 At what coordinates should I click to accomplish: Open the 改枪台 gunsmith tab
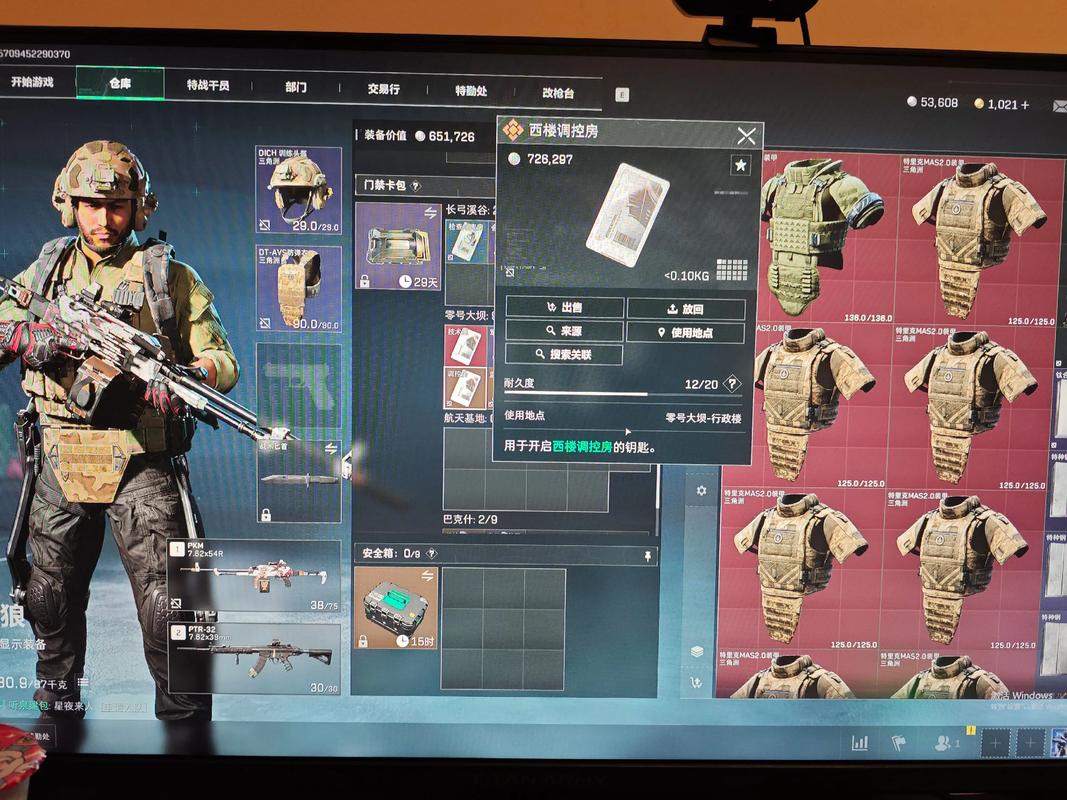558,93
